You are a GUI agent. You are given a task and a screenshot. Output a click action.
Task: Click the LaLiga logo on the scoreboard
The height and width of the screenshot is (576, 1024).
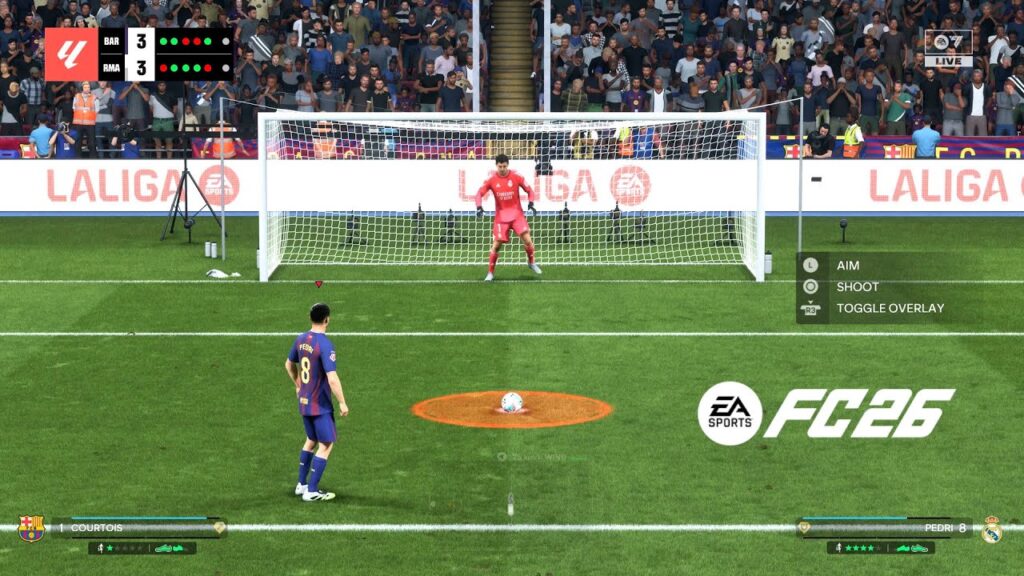point(71,54)
